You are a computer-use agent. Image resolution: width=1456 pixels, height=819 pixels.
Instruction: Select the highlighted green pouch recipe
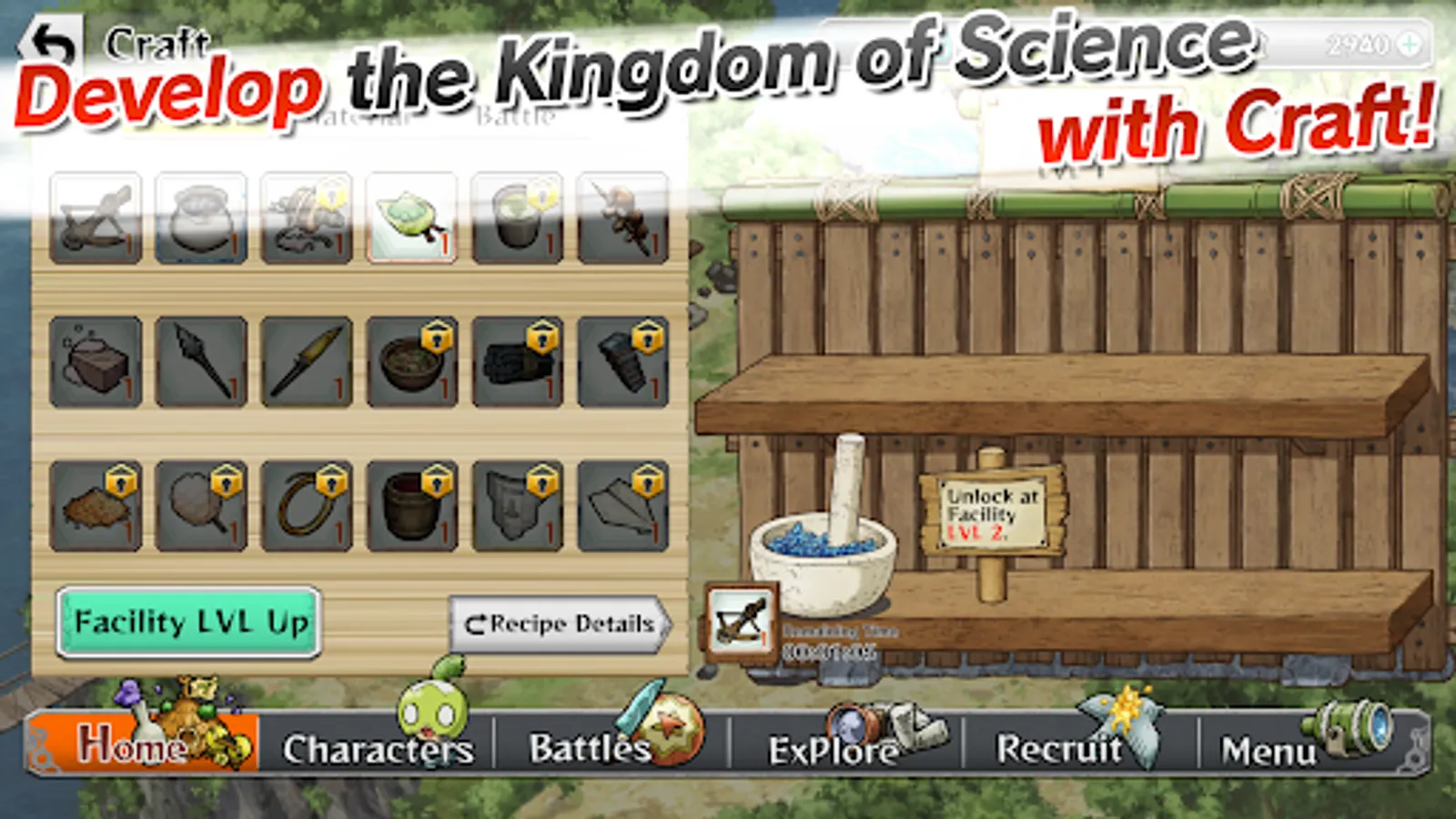click(411, 218)
